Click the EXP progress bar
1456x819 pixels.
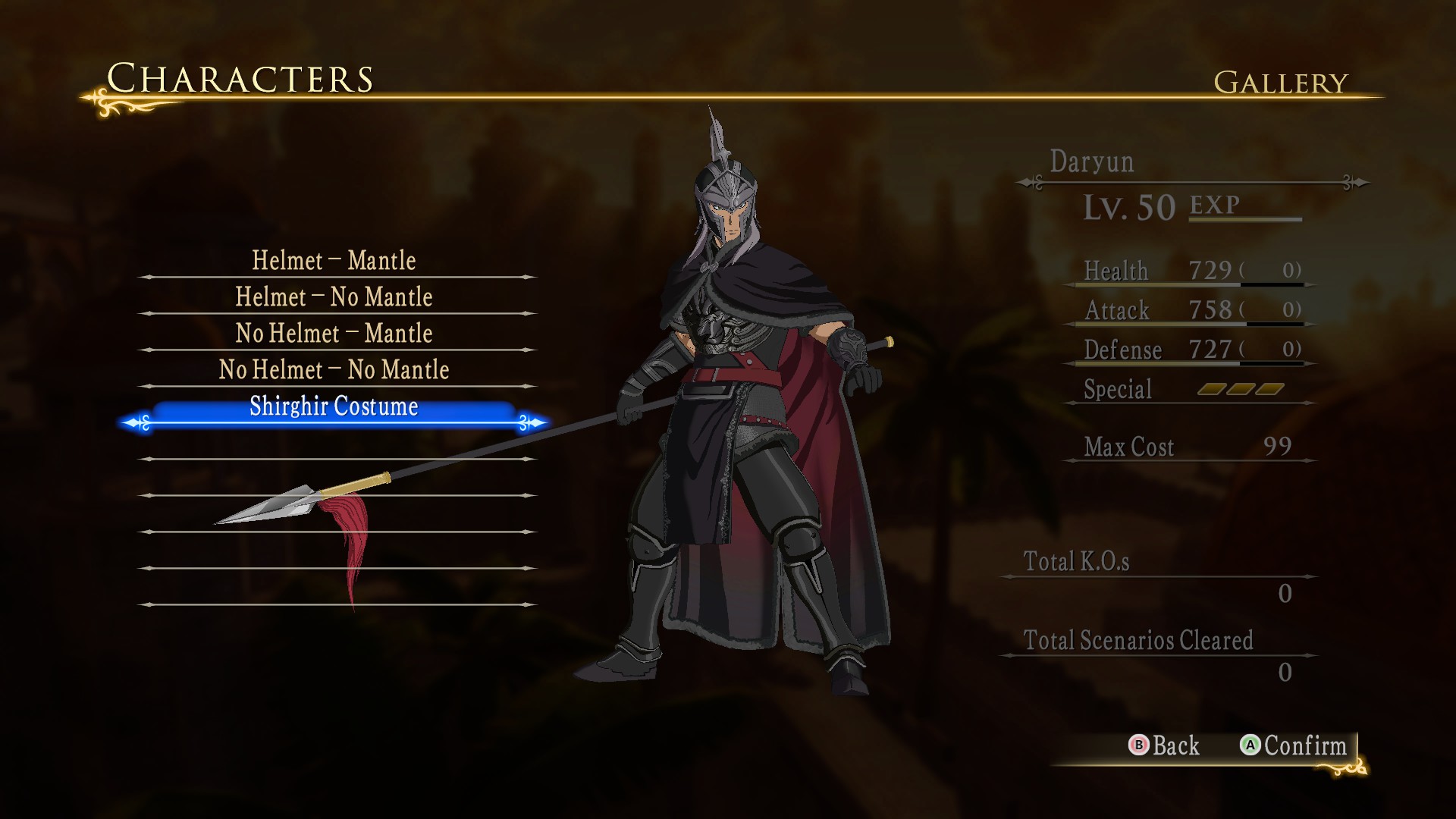click(x=1247, y=220)
